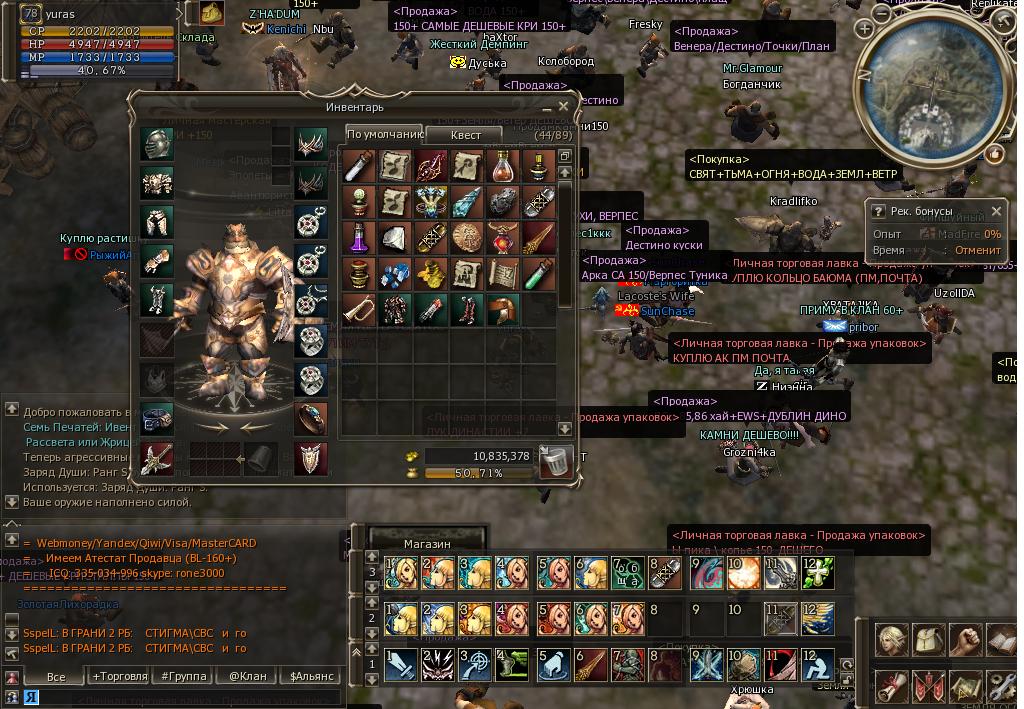
Task: Select the green vial item
Action: (539, 273)
